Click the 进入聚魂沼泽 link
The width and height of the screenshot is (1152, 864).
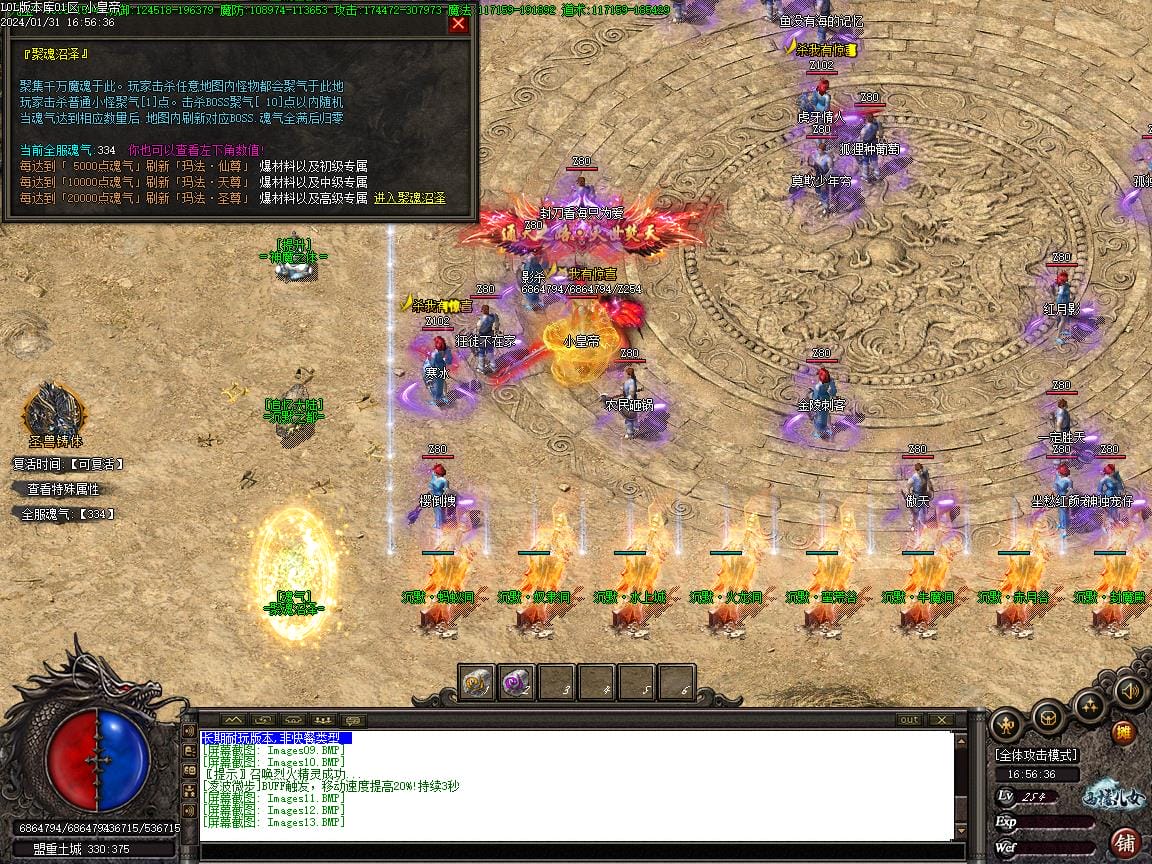click(410, 198)
